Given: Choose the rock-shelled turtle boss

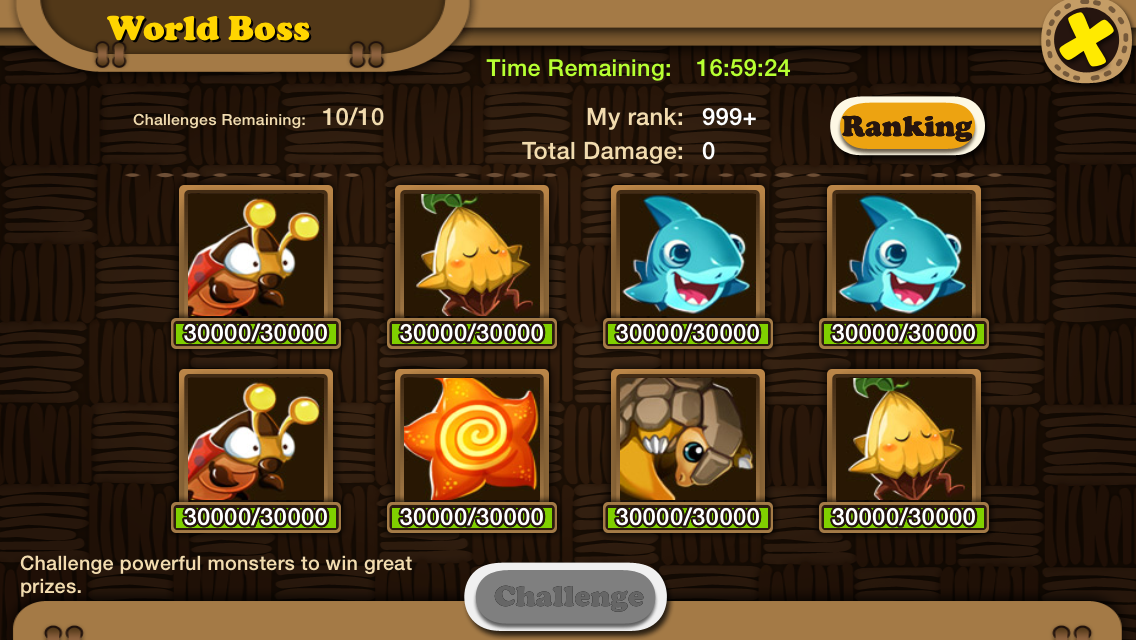Looking at the screenshot, I should click(687, 439).
